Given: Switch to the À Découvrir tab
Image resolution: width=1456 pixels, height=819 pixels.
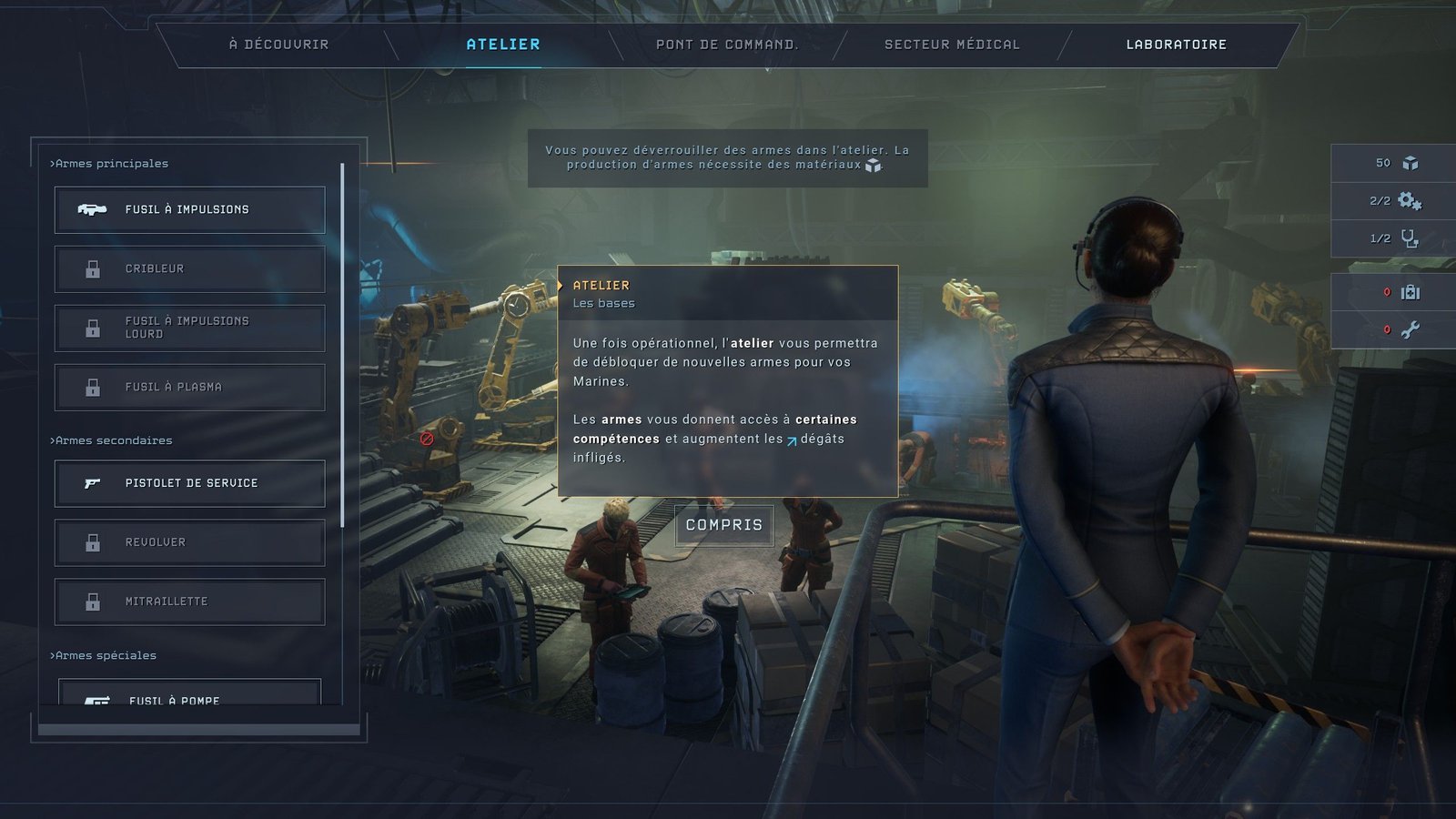Looking at the screenshot, I should pos(278,44).
